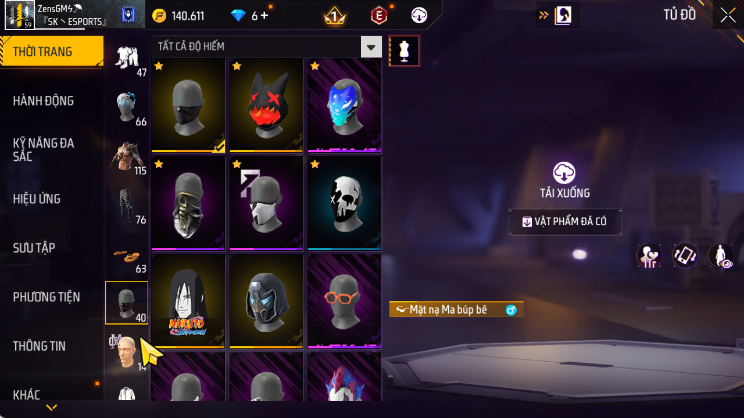Select the Kỹ Năng Đa Sắc tab
The image size is (744, 418).
(x=43, y=149)
